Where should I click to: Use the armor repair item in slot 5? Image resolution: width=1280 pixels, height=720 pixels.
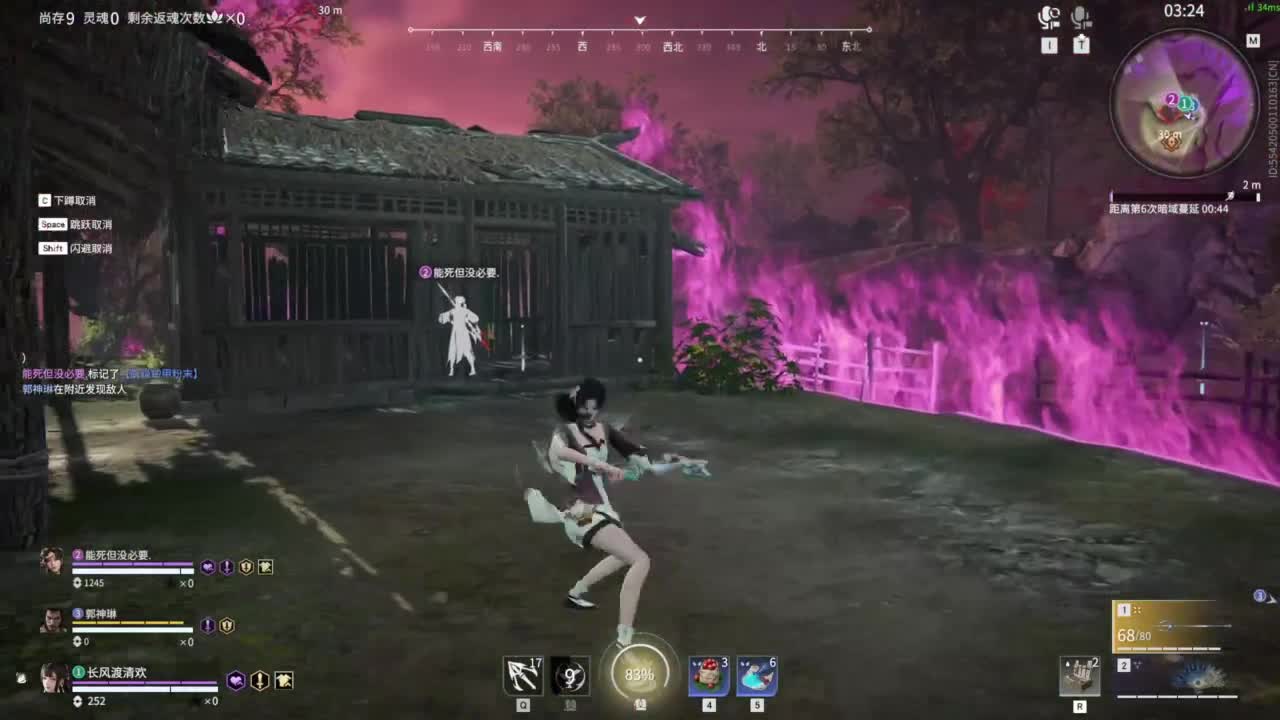[758, 674]
